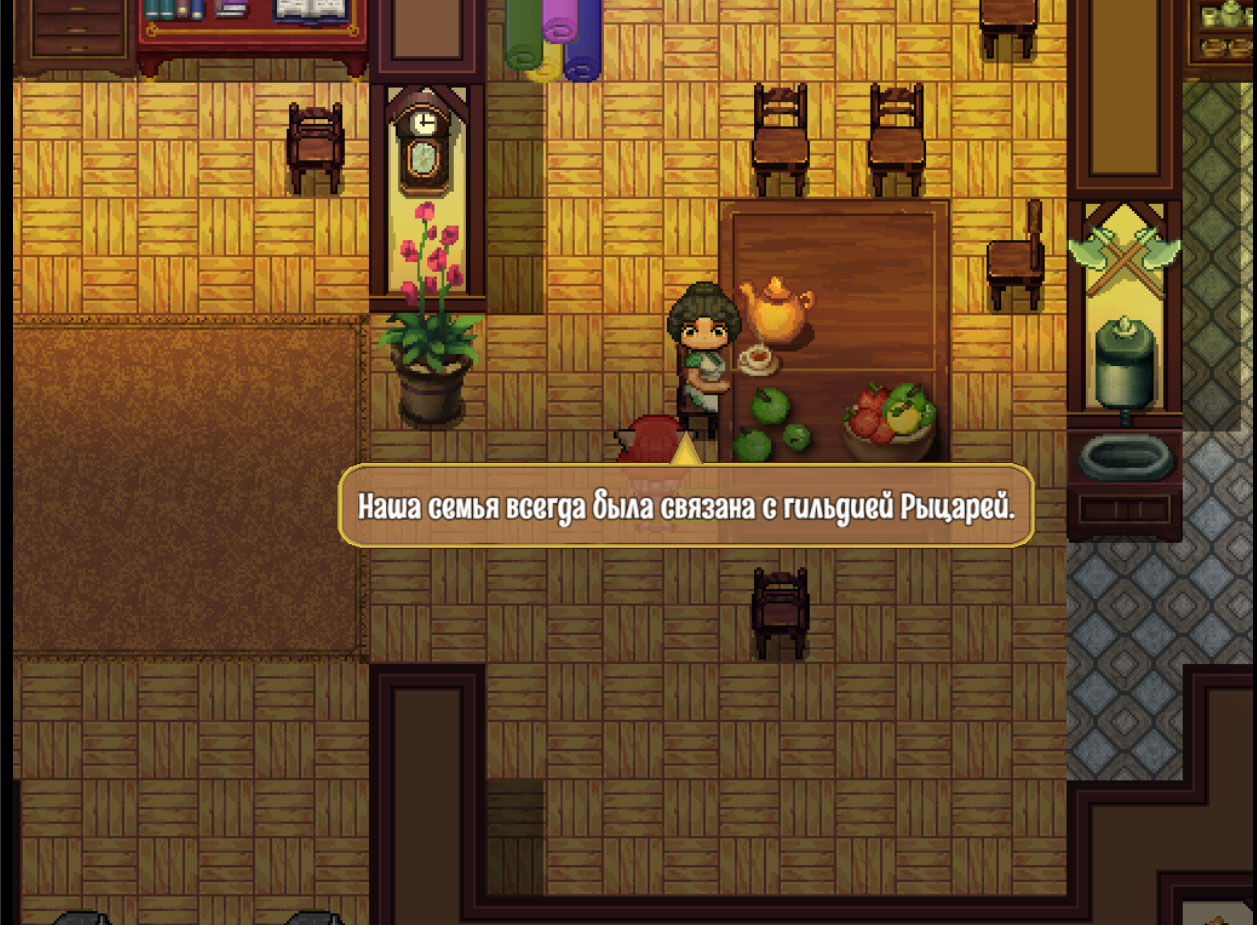
Task: Advance the dialogue about the Knights guild
Action: (685, 506)
